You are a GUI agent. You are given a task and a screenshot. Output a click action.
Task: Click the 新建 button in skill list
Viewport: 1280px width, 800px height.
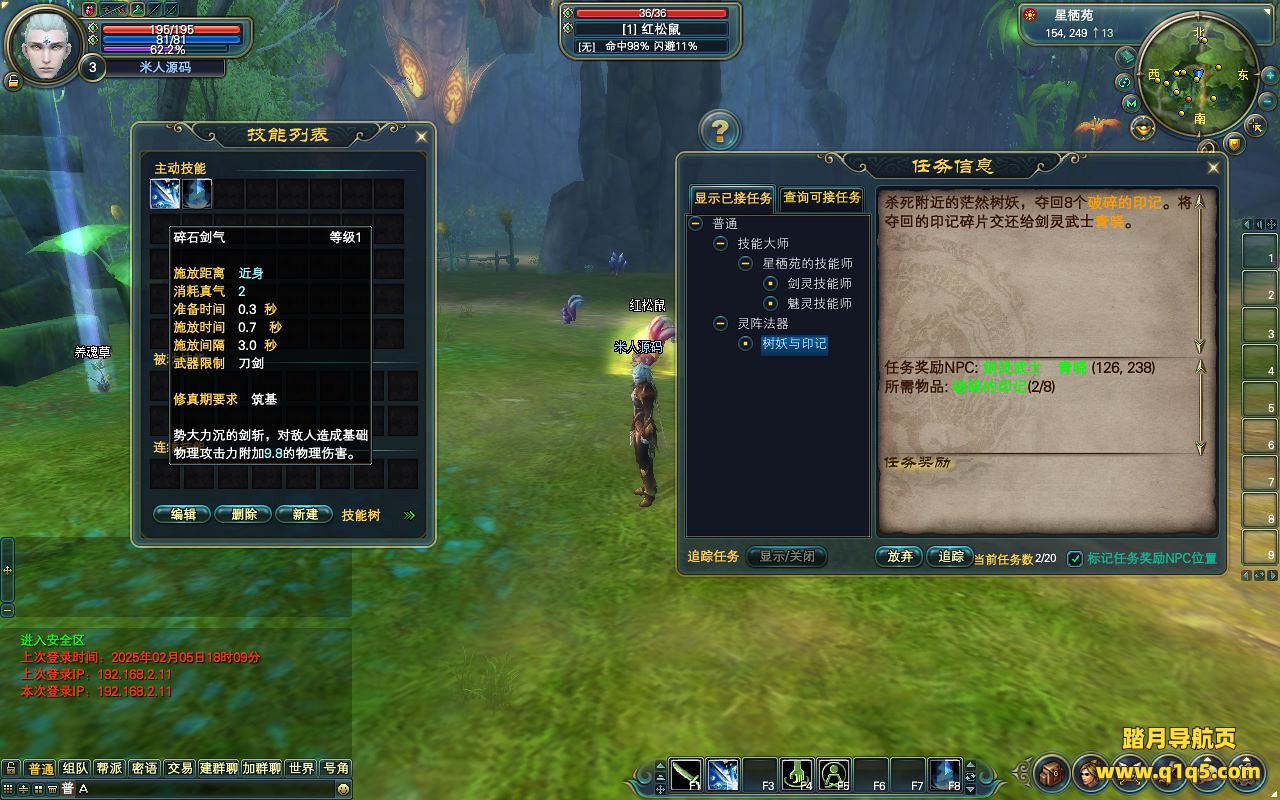click(304, 514)
